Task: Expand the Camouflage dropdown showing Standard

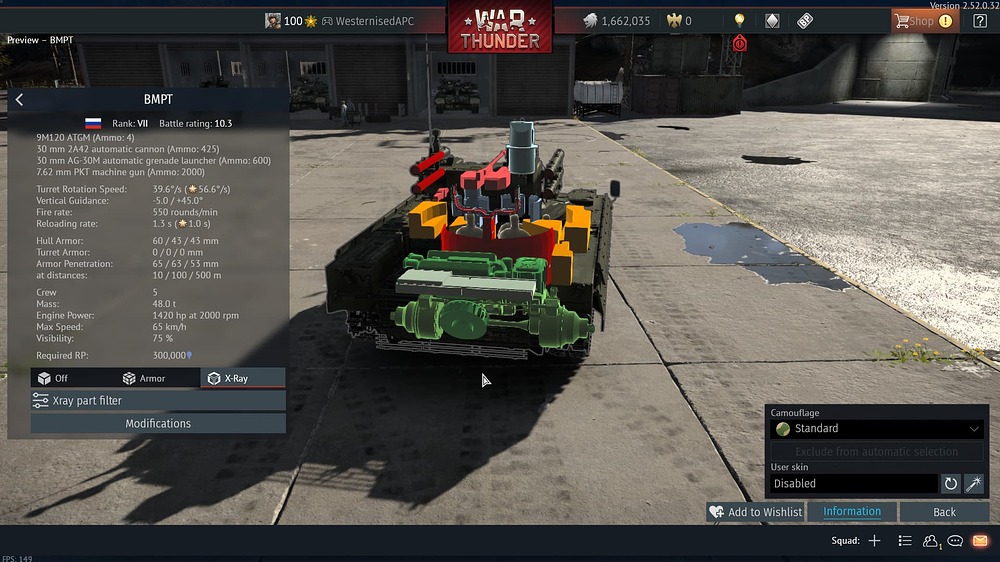Action: pos(877,428)
